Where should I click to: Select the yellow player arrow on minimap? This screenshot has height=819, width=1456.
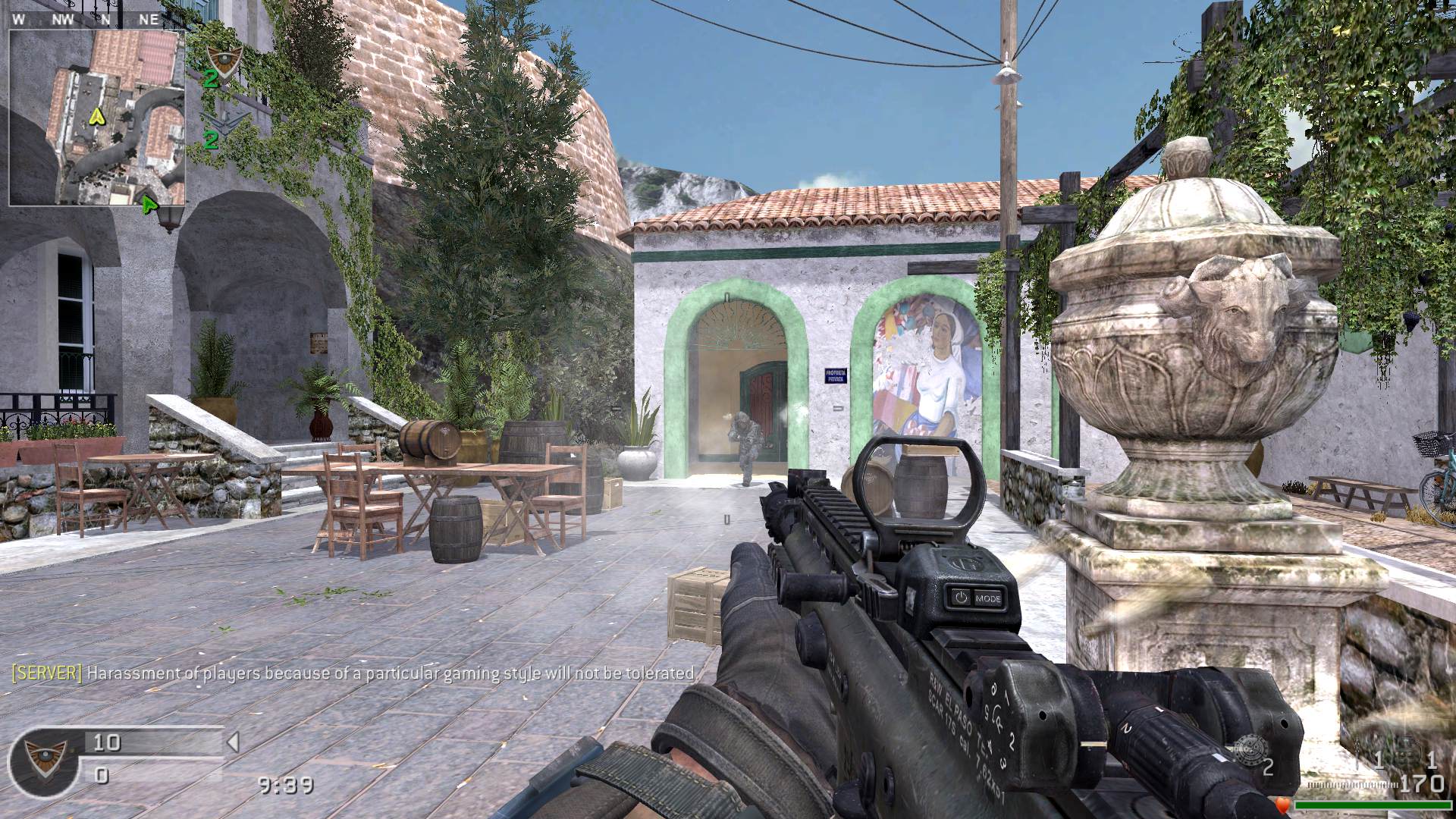tap(96, 116)
